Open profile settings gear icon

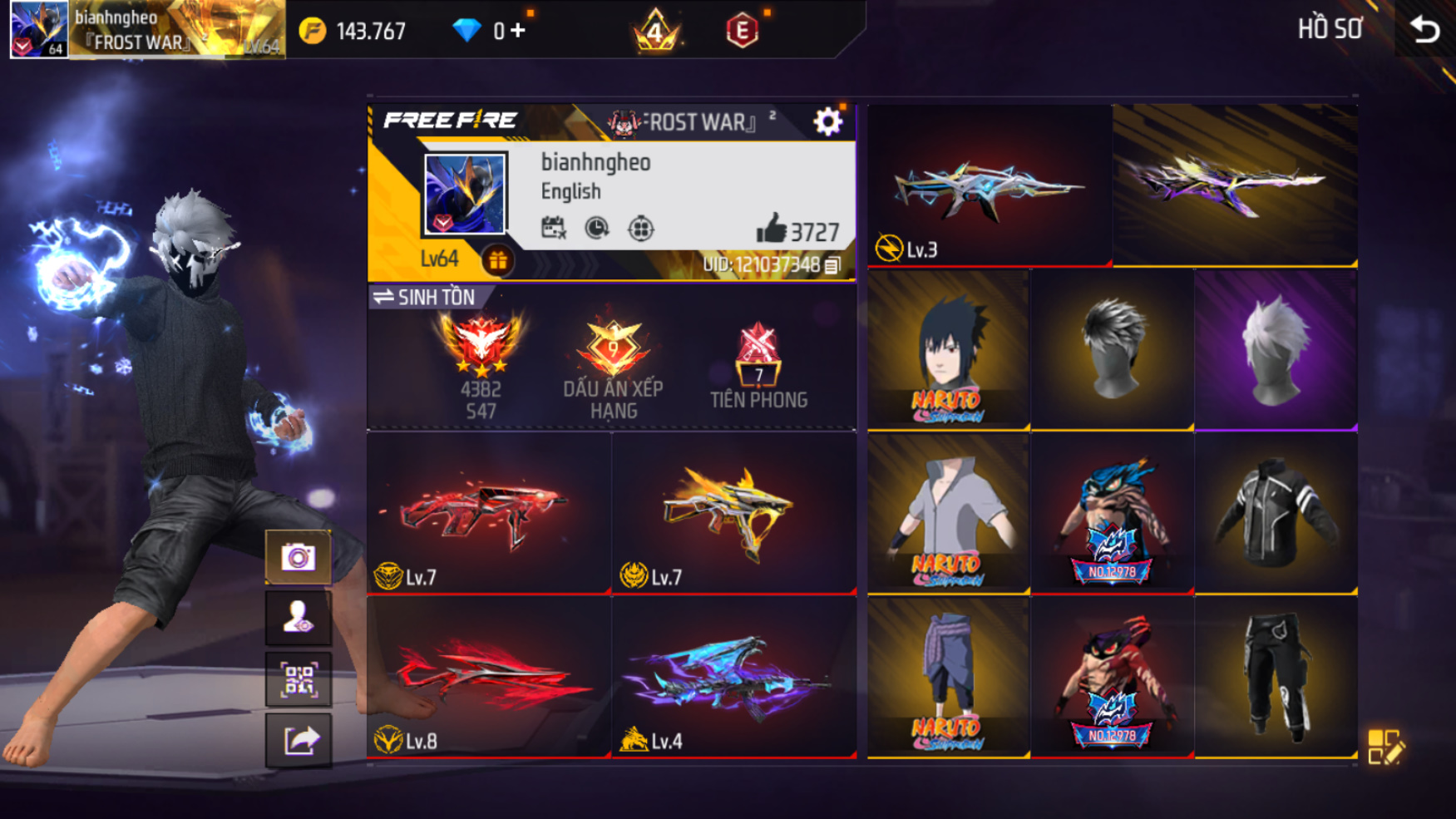point(827,122)
